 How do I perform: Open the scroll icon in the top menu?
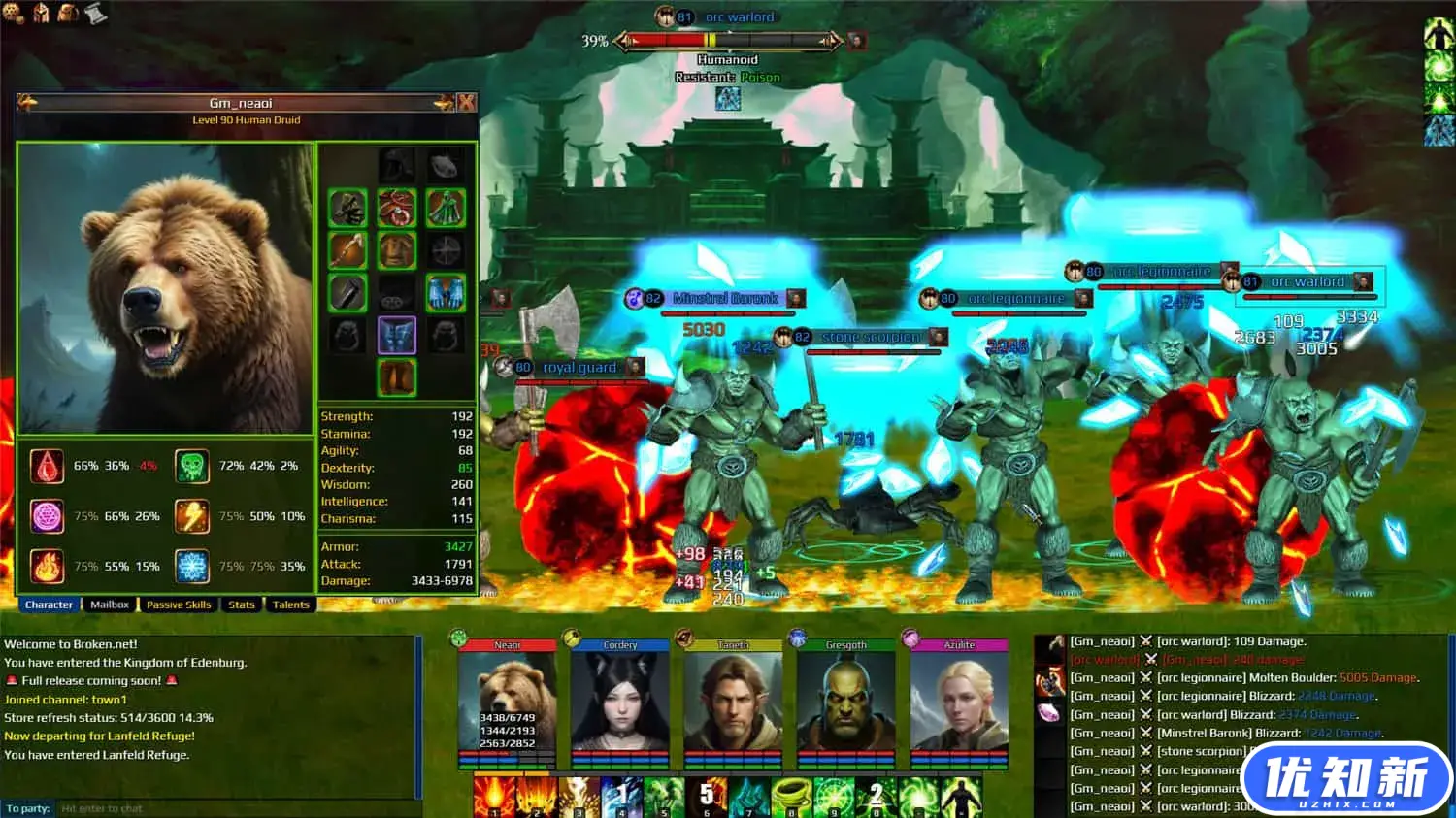(x=96, y=13)
